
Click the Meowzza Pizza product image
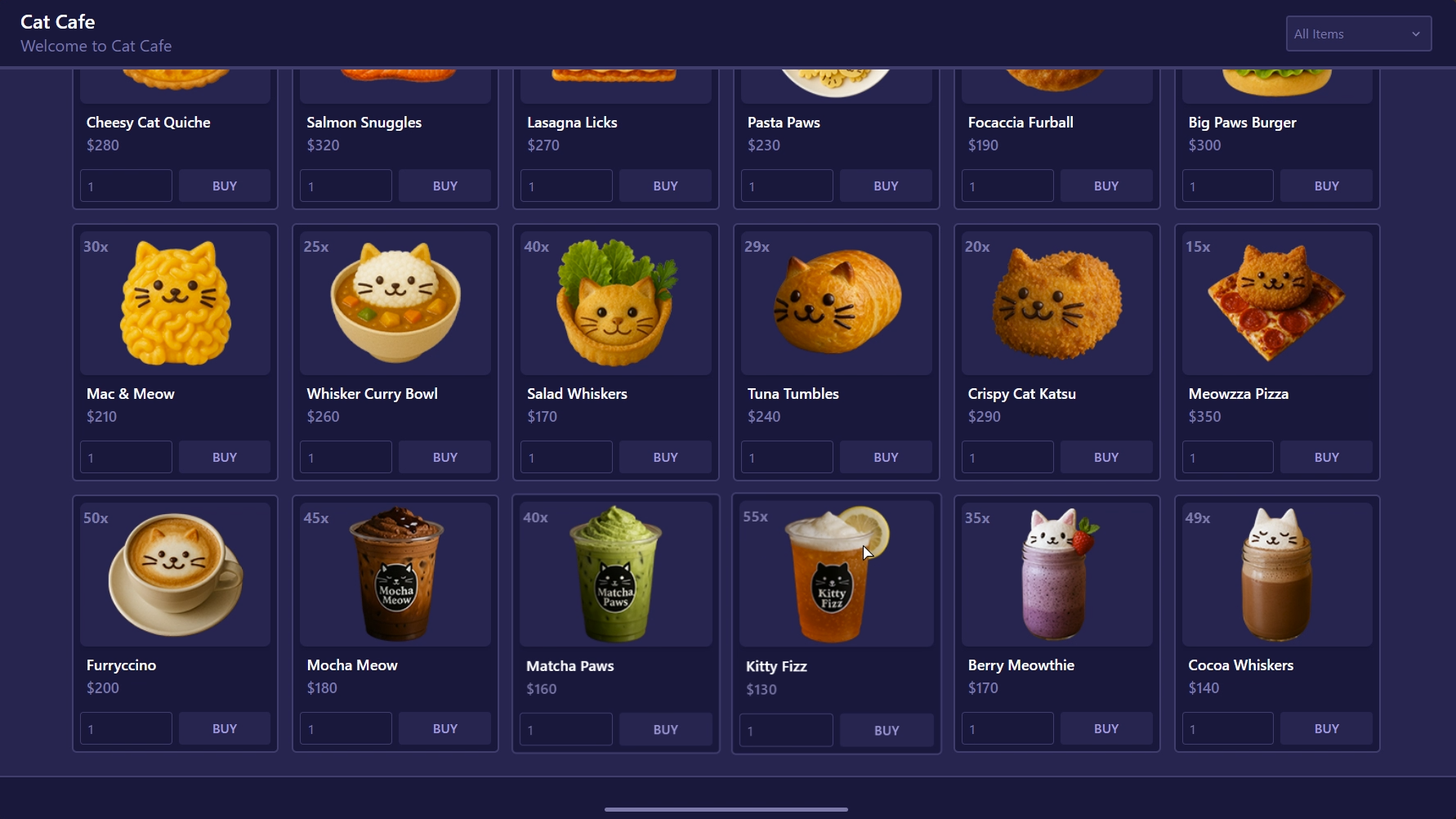point(1276,302)
